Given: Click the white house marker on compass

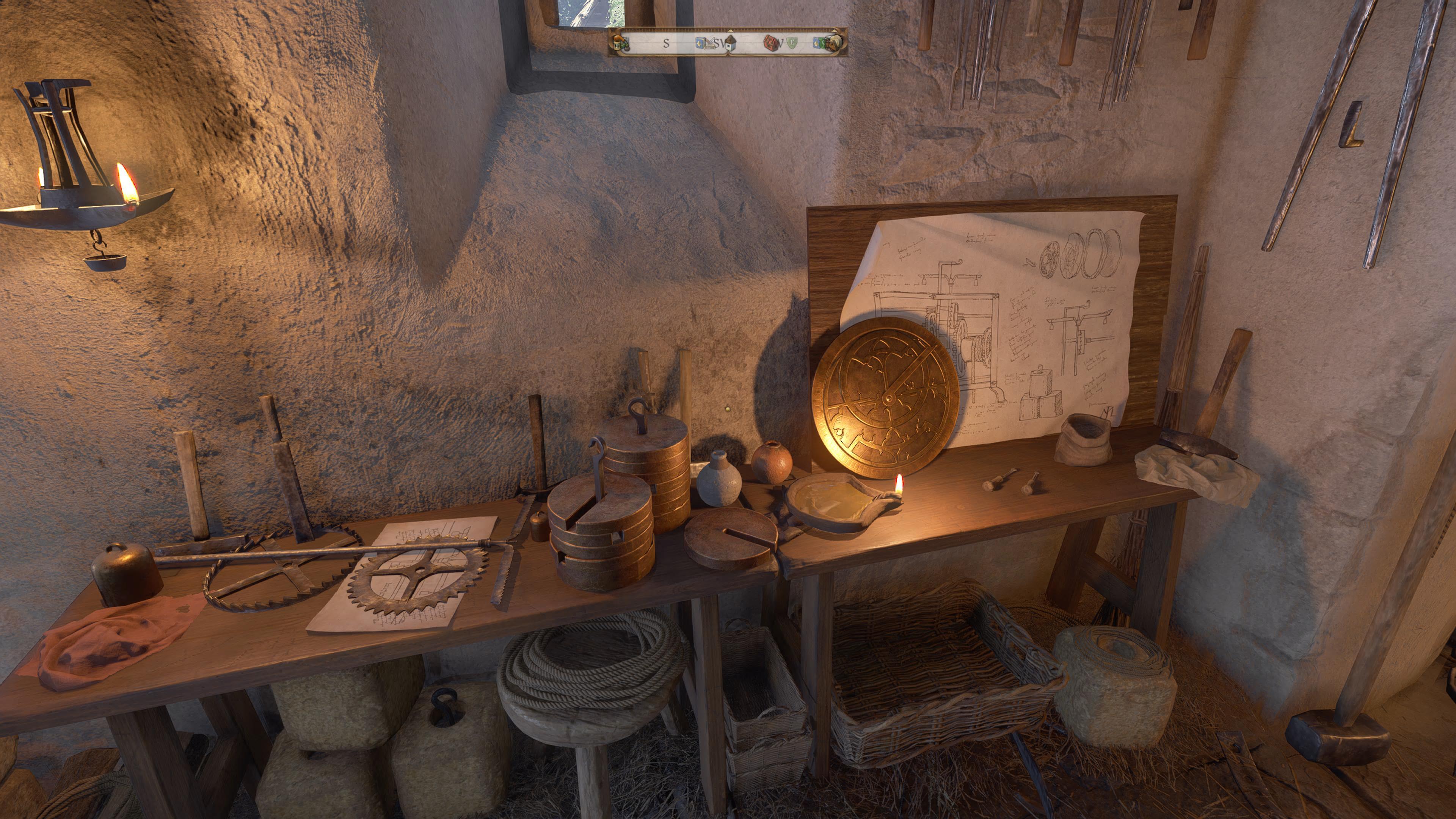Looking at the screenshot, I should [731, 44].
